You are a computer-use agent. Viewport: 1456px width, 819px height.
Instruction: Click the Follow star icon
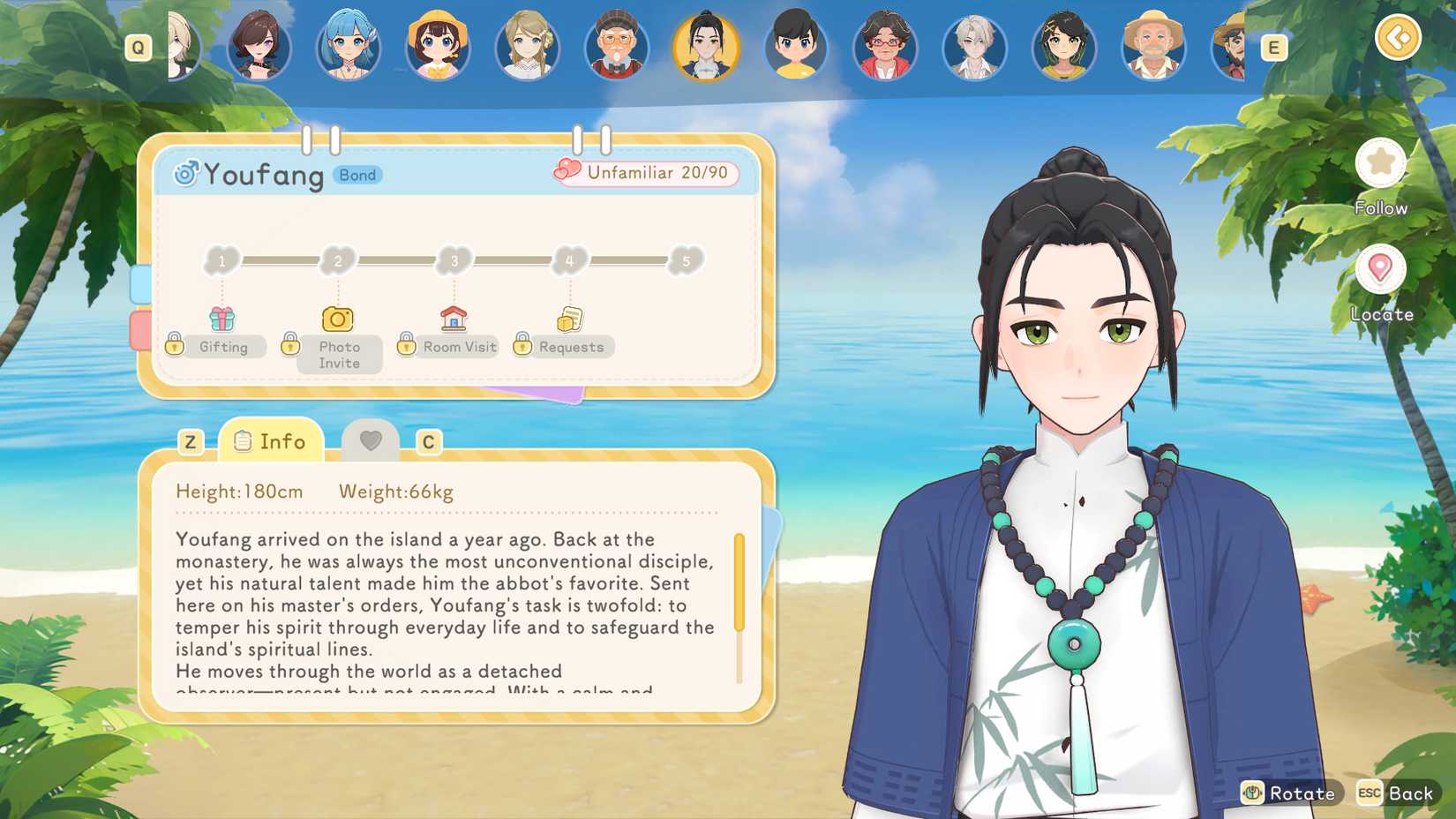(x=1380, y=163)
